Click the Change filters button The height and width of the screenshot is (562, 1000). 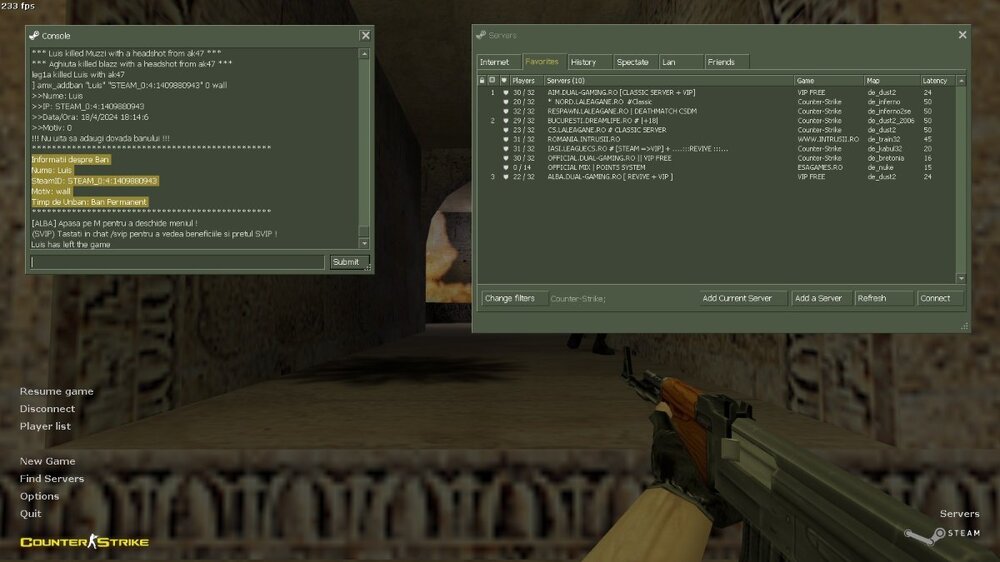[510, 298]
